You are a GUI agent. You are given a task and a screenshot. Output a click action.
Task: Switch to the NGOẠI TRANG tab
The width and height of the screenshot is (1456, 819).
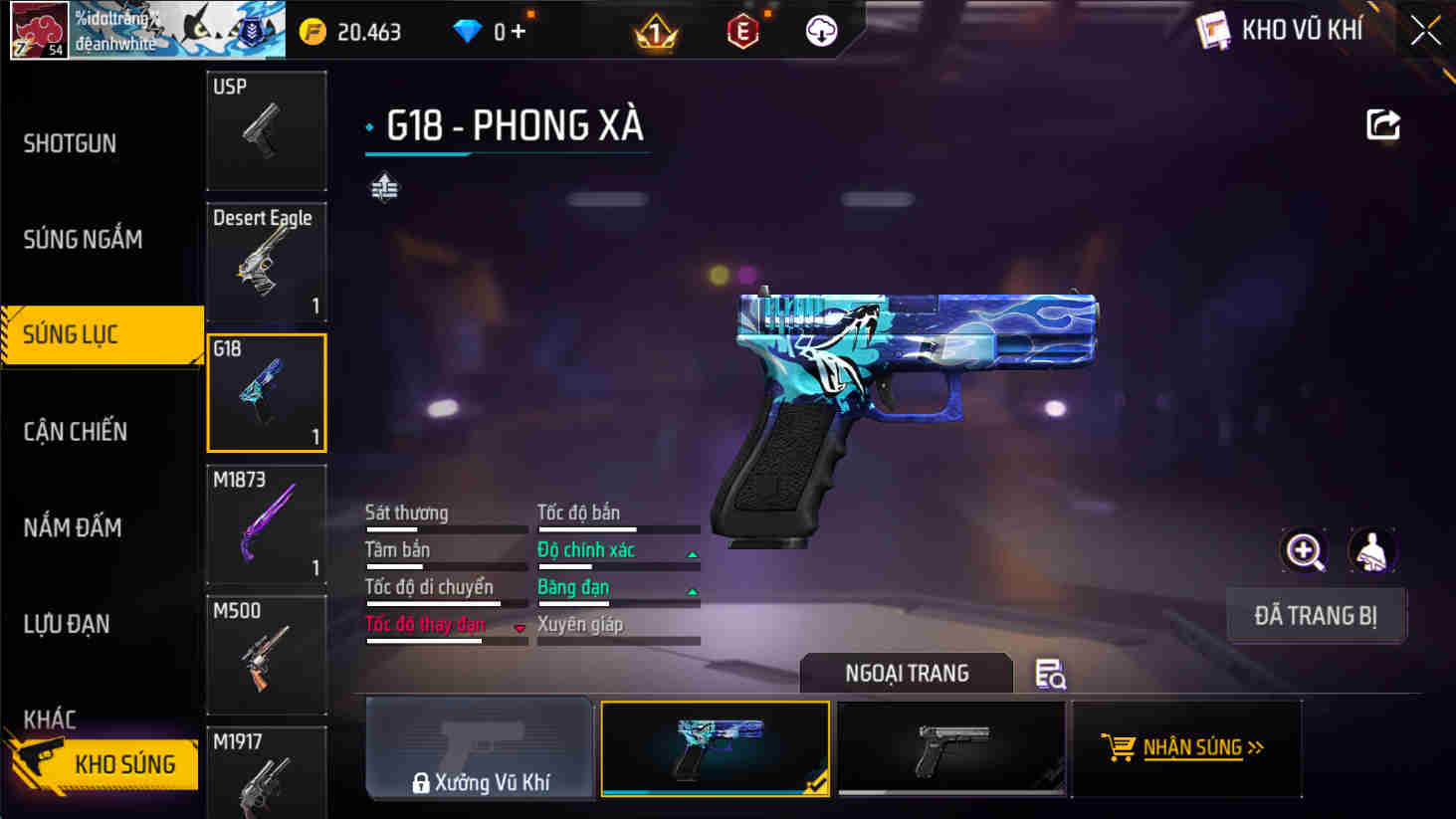(x=906, y=673)
